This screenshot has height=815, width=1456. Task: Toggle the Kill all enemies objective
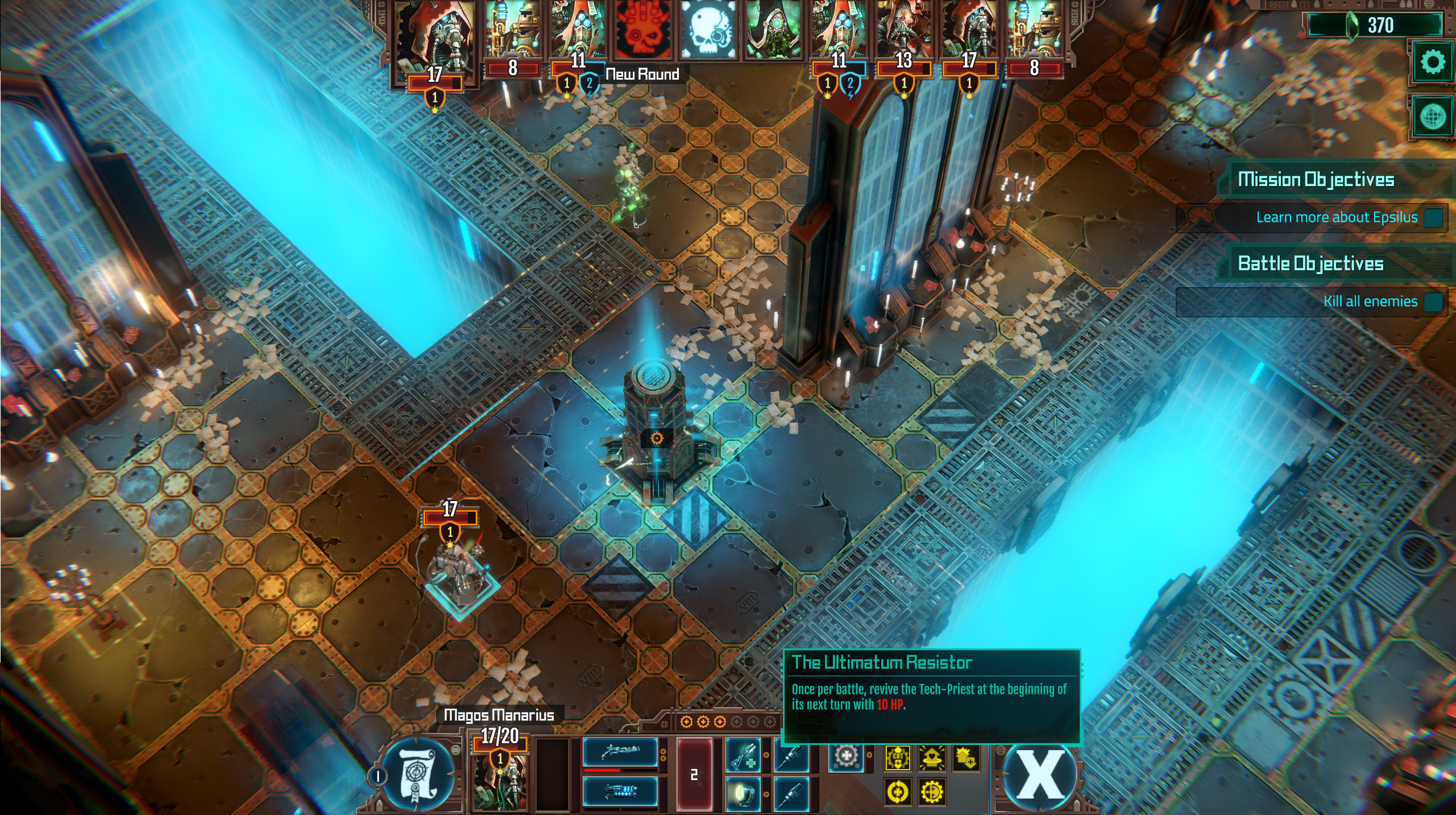[x=1433, y=301]
